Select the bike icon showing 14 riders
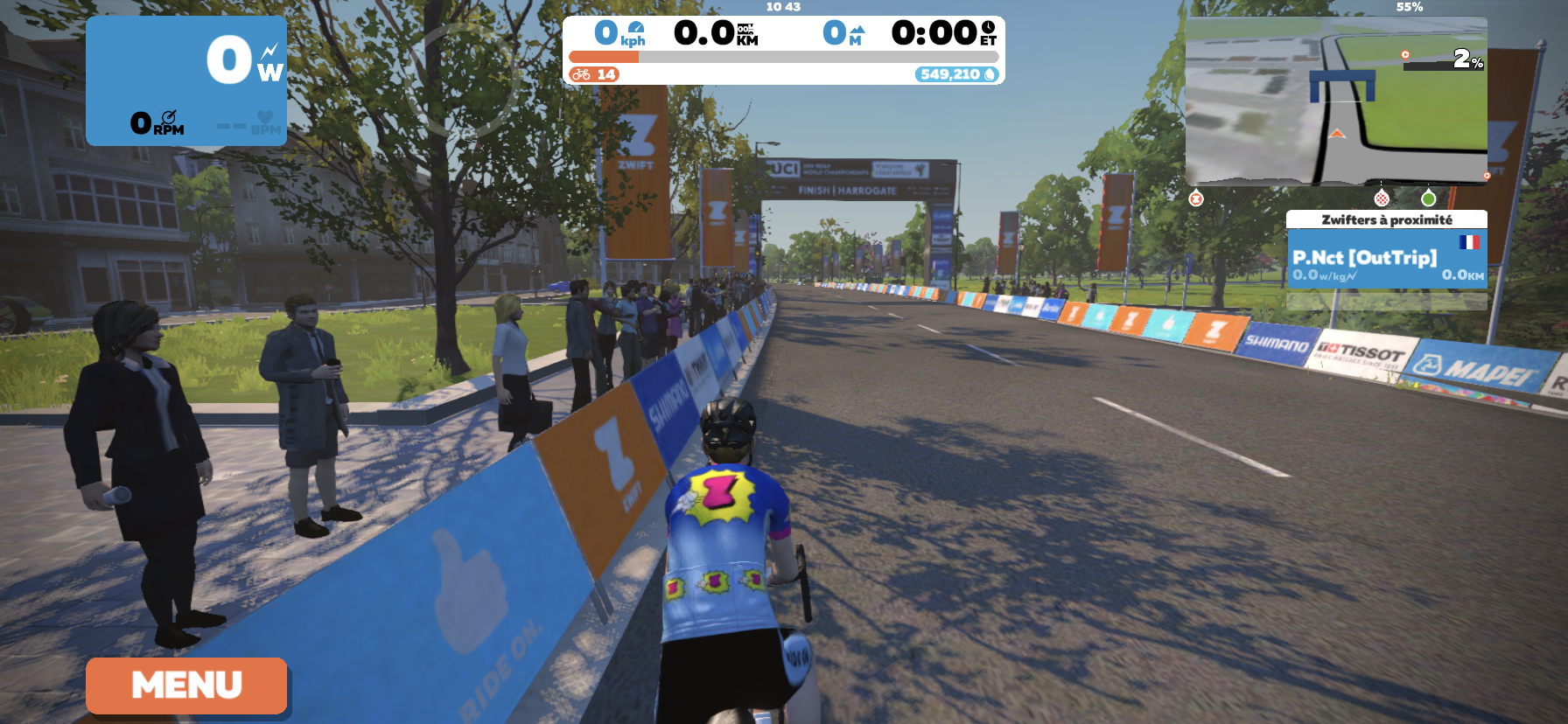This screenshot has height=724, width=1568. pyautogui.click(x=580, y=74)
